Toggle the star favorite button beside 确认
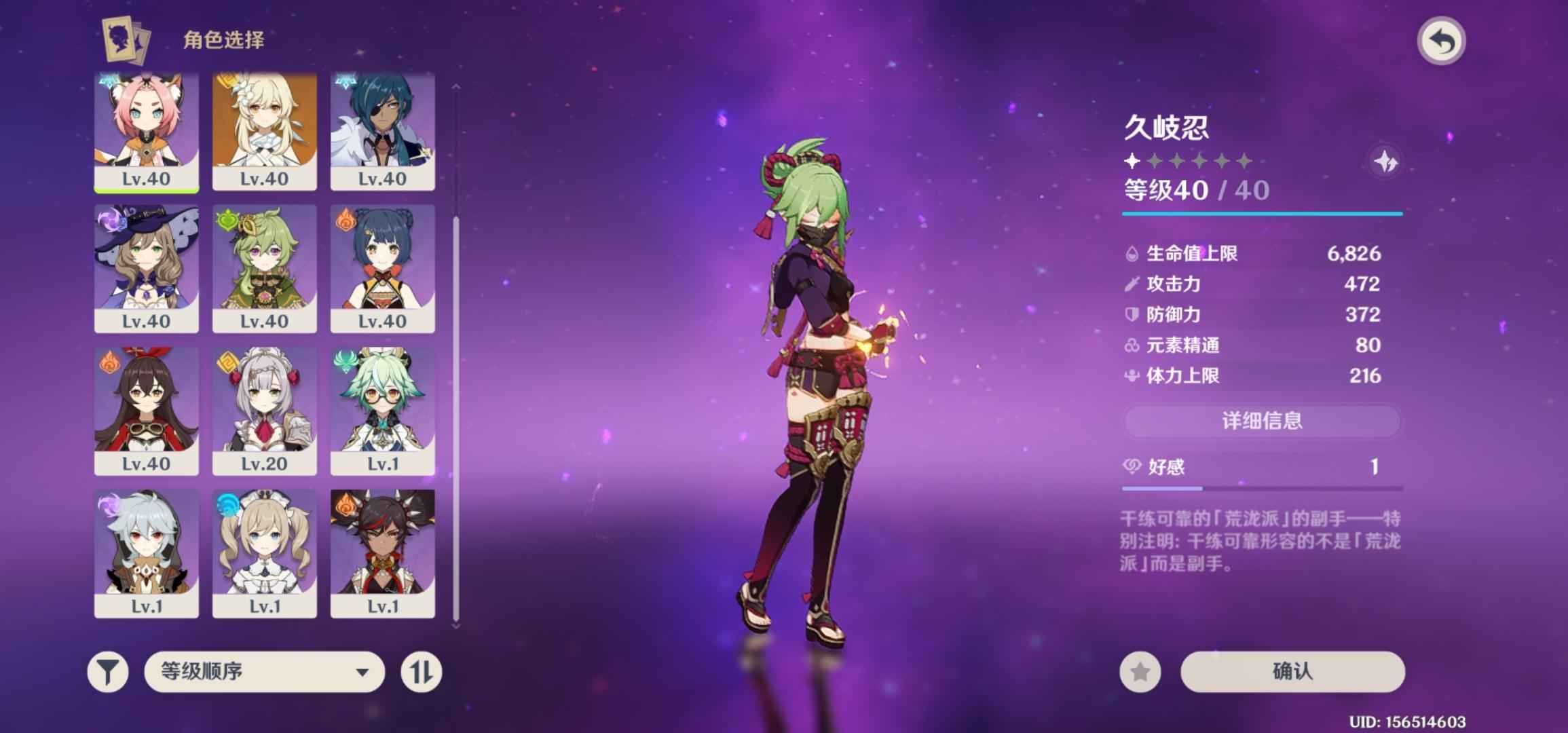The height and width of the screenshot is (733, 1568). (x=1140, y=672)
